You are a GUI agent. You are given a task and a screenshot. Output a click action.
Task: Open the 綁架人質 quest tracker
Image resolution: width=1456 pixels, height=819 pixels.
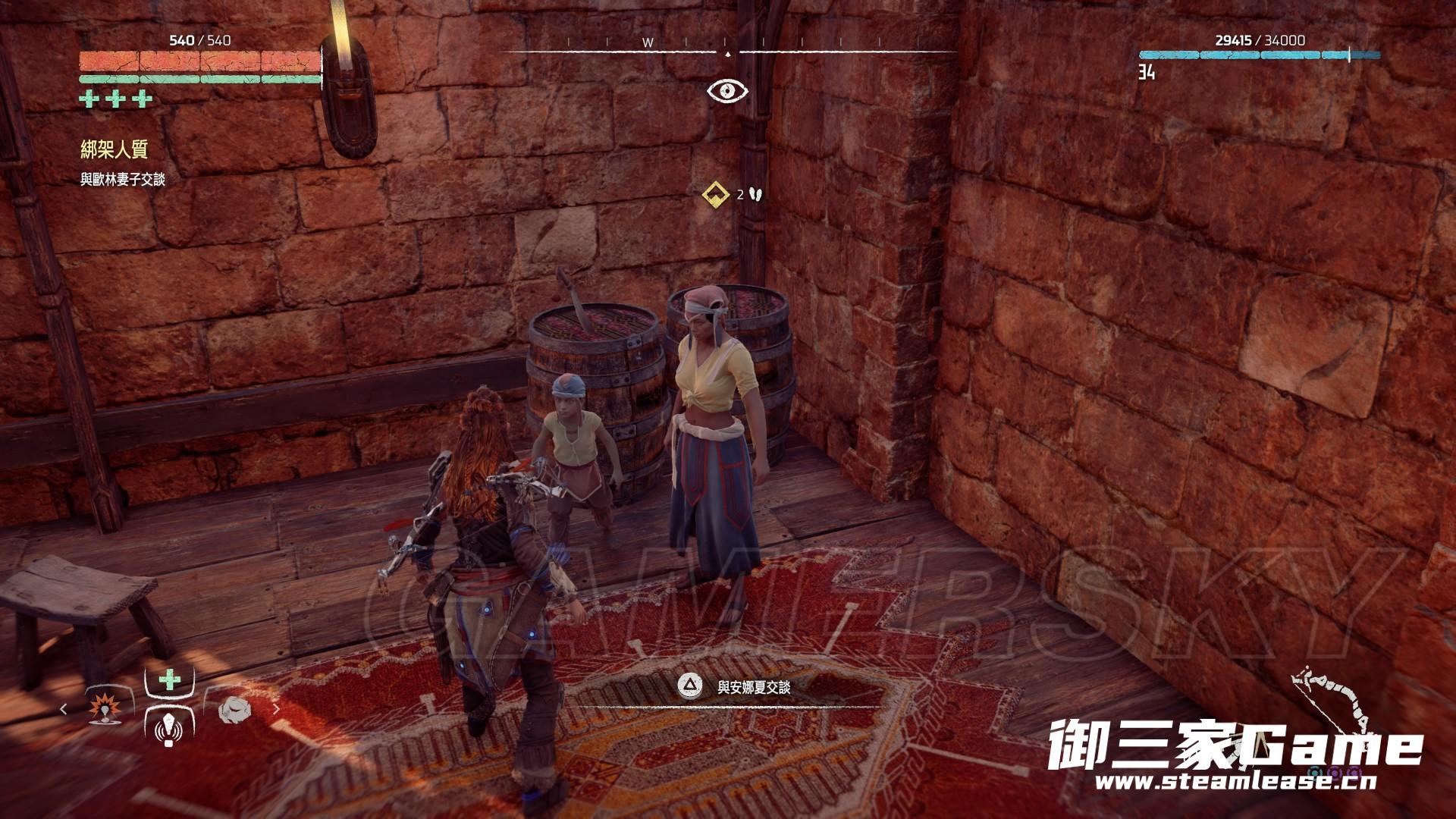pyautogui.click(x=115, y=149)
